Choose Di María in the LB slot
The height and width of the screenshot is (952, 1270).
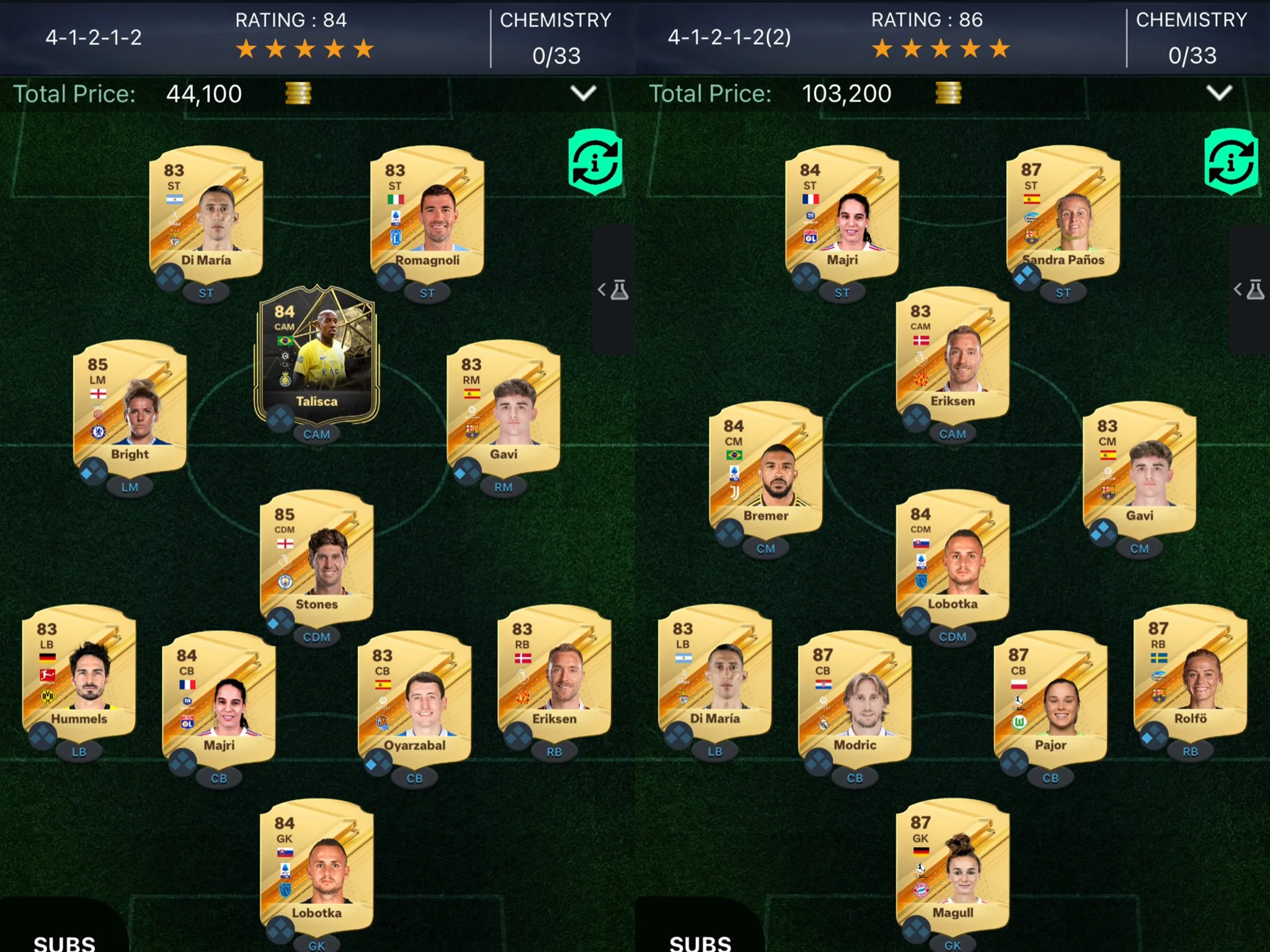pyautogui.click(x=714, y=672)
